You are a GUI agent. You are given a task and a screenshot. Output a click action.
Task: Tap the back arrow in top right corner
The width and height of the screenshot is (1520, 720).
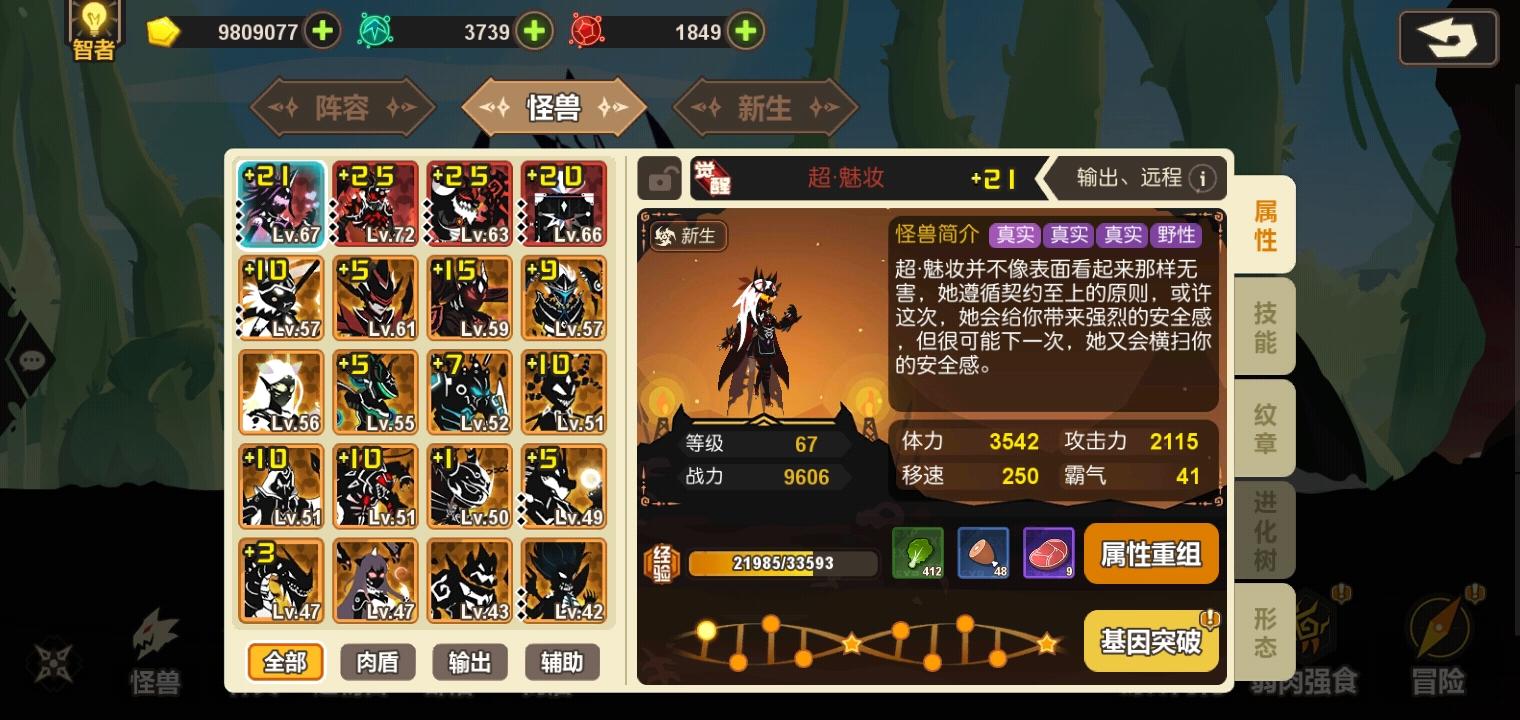[1447, 38]
